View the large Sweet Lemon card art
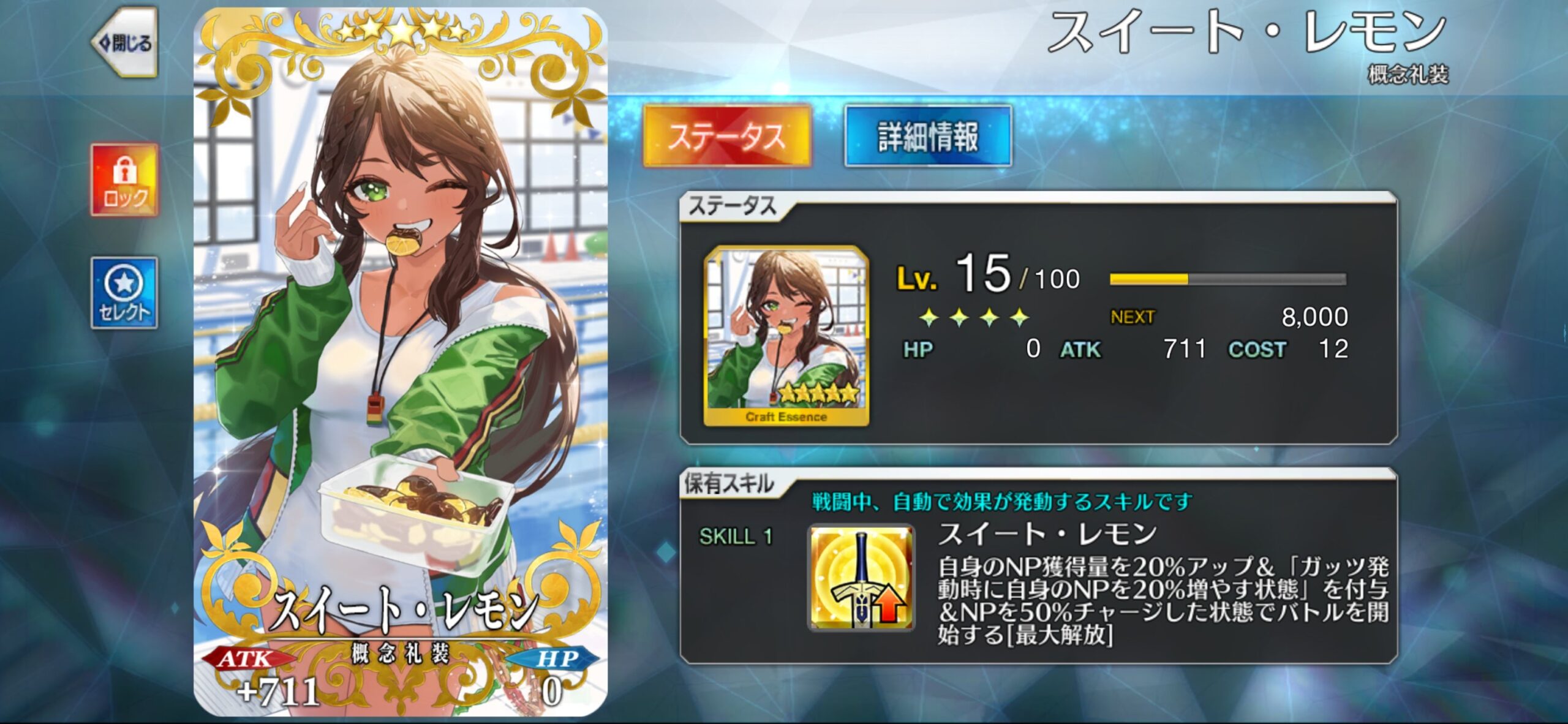Image resolution: width=1568 pixels, height=724 pixels. click(x=401, y=361)
